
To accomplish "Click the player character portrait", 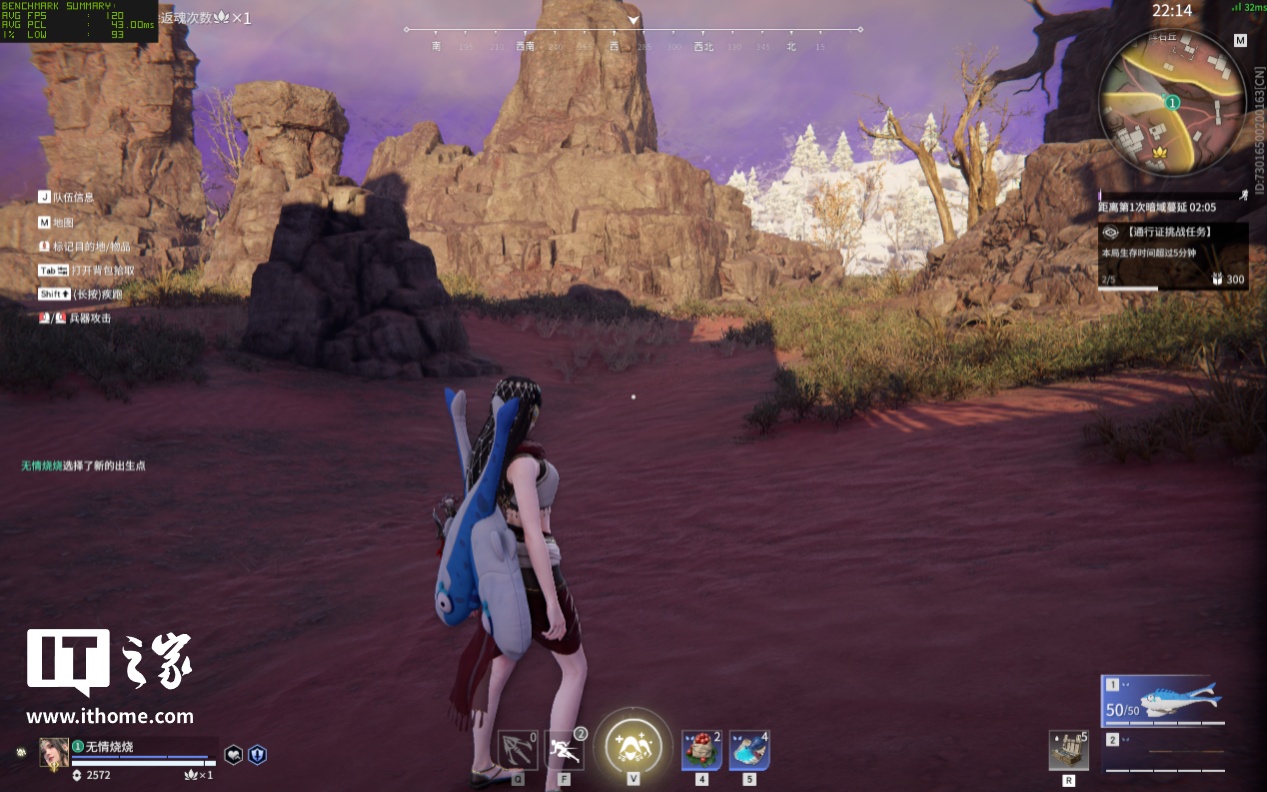I will (54, 752).
